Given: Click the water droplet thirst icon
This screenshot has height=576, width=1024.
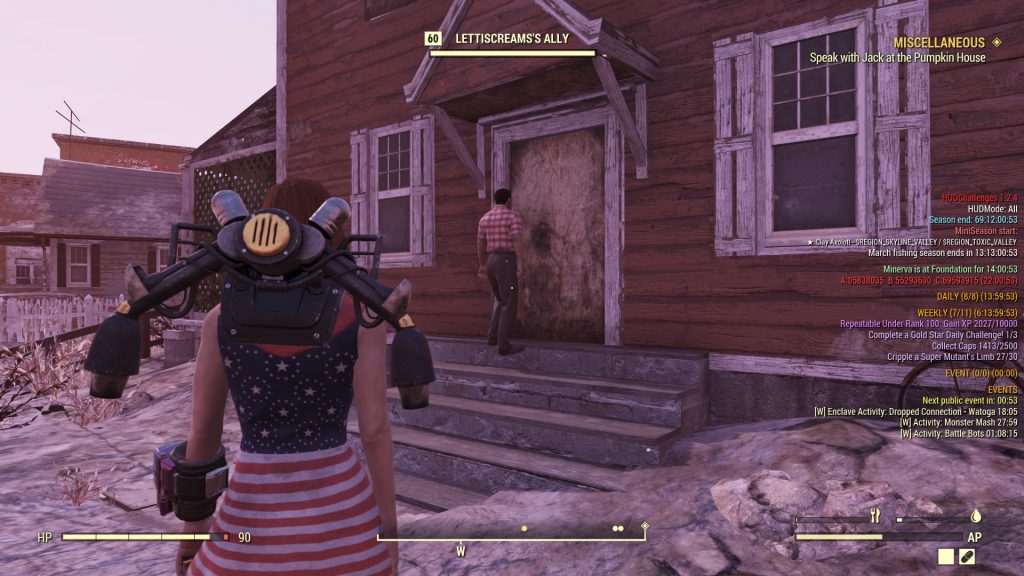Looking at the screenshot, I should pos(975,516).
